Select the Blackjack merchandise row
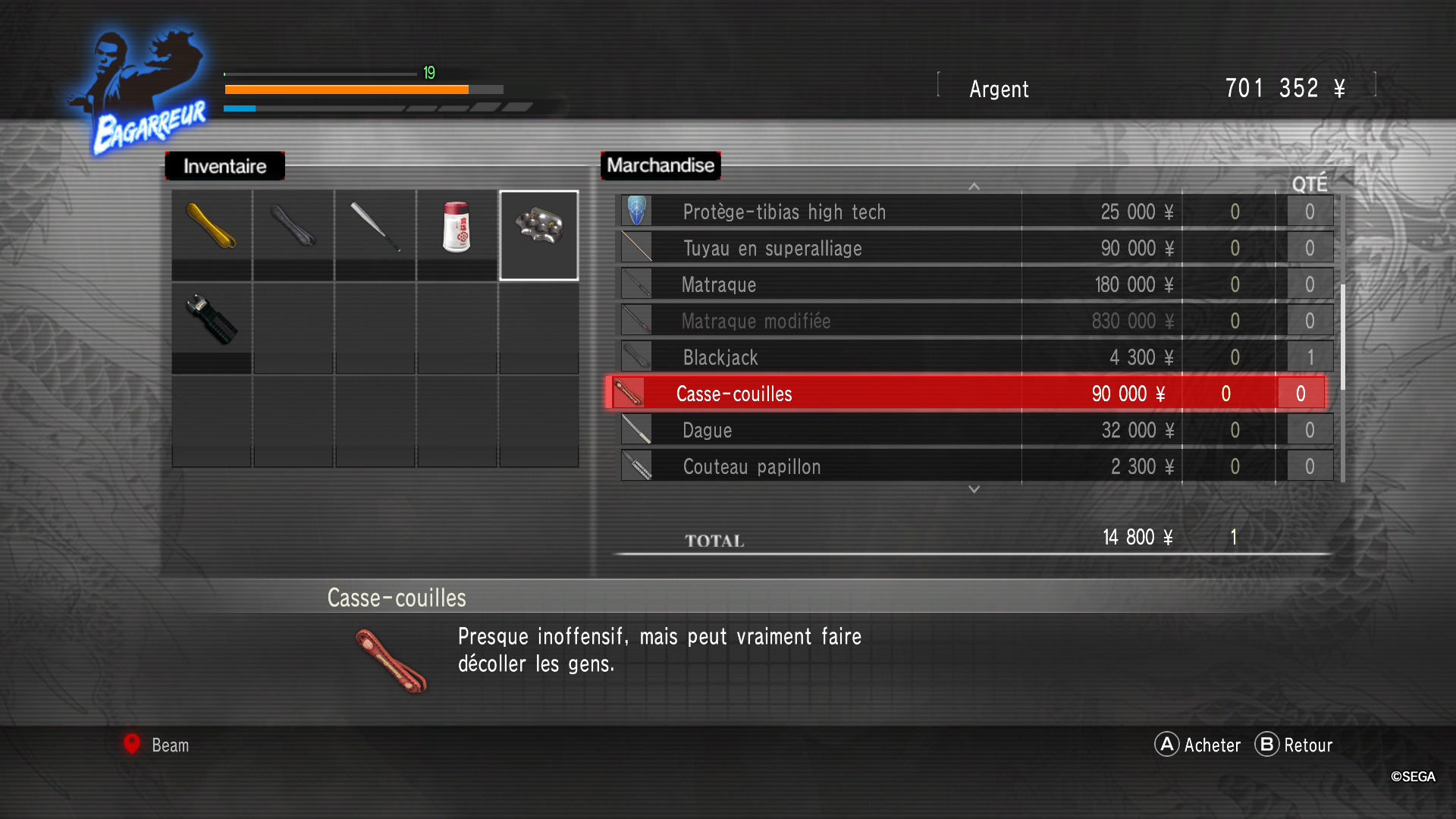 [720, 358]
